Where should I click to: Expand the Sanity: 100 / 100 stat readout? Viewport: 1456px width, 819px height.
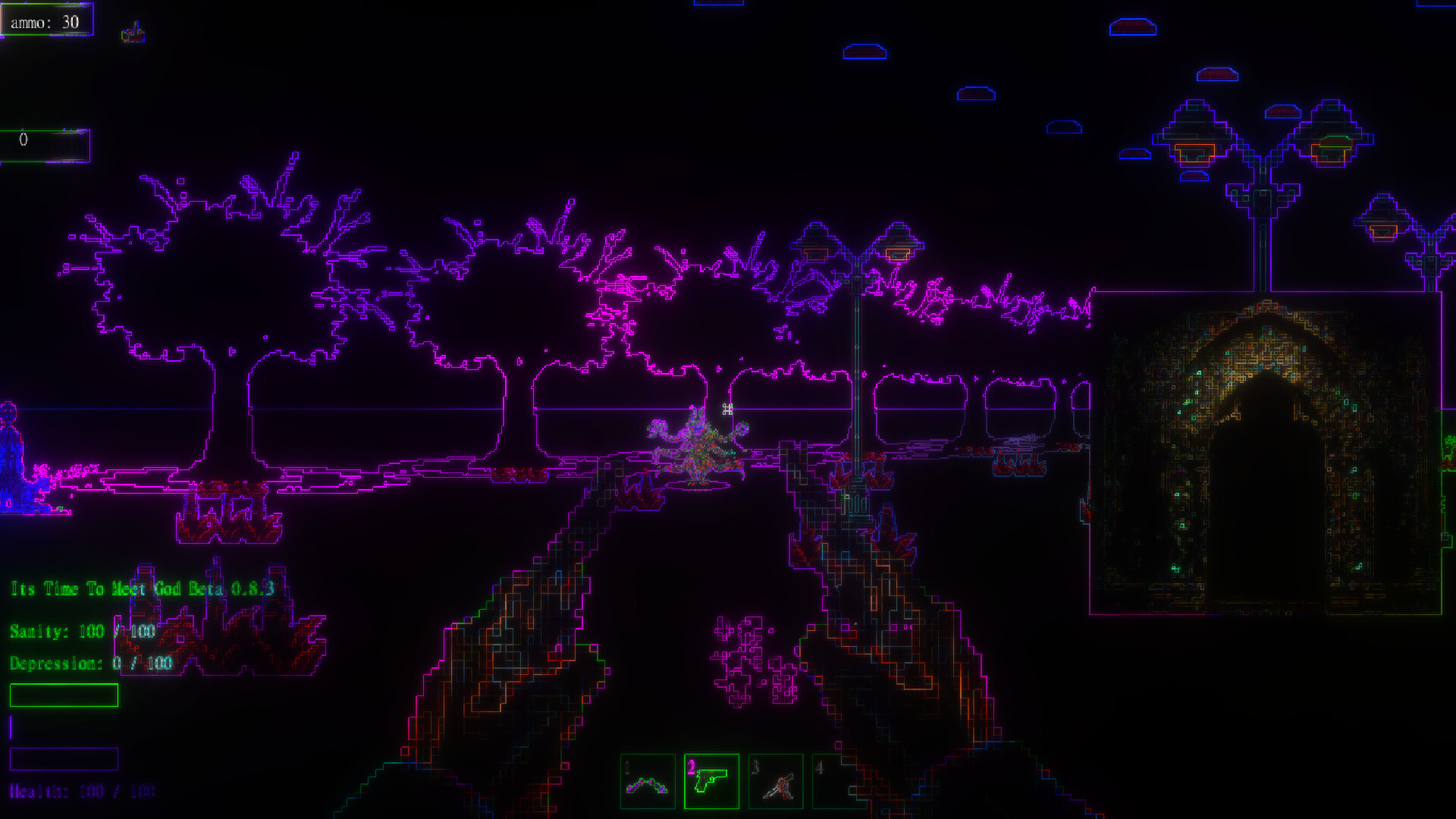pyautogui.click(x=82, y=630)
